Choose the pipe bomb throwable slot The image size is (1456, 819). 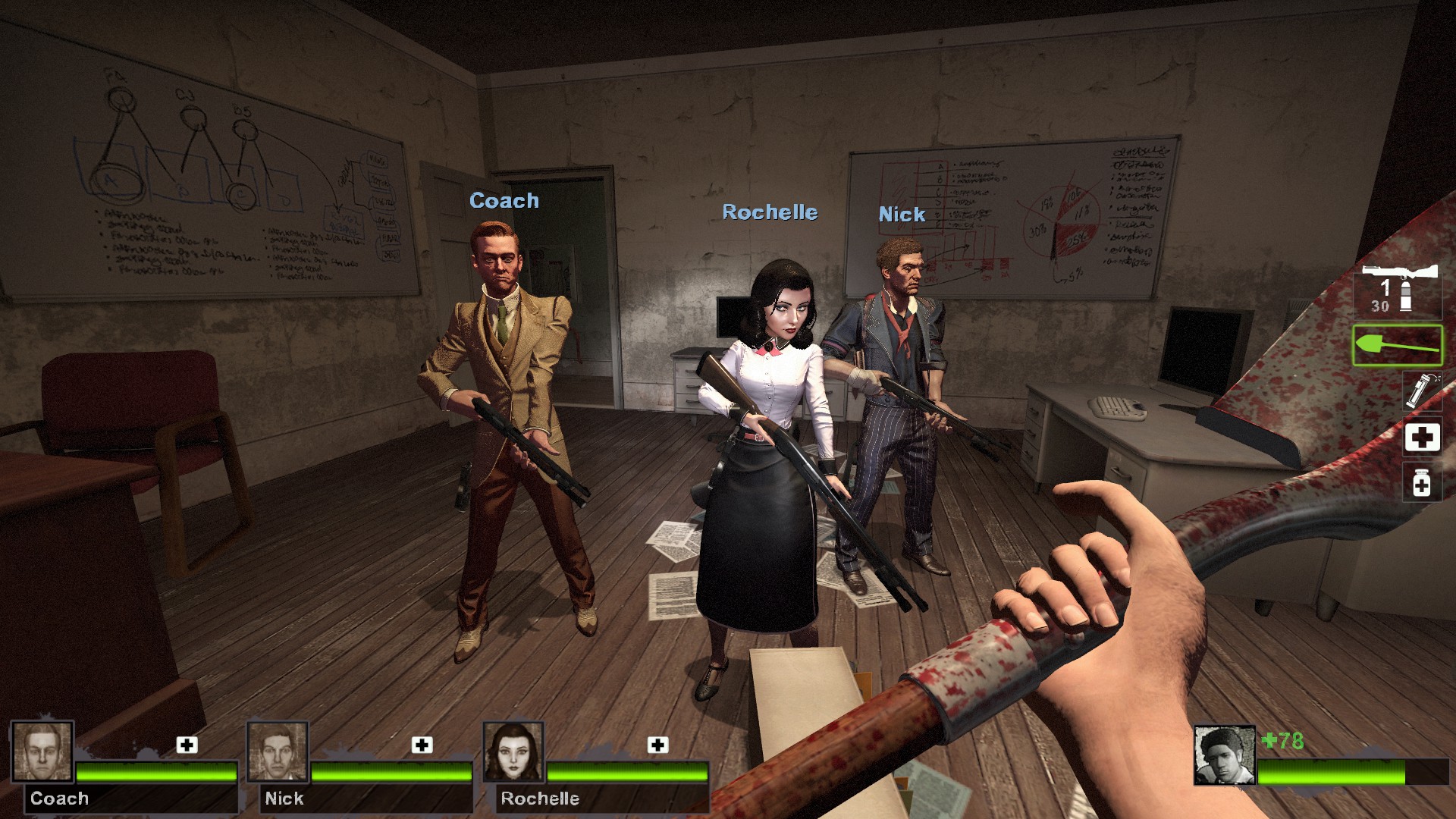point(1422,390)
